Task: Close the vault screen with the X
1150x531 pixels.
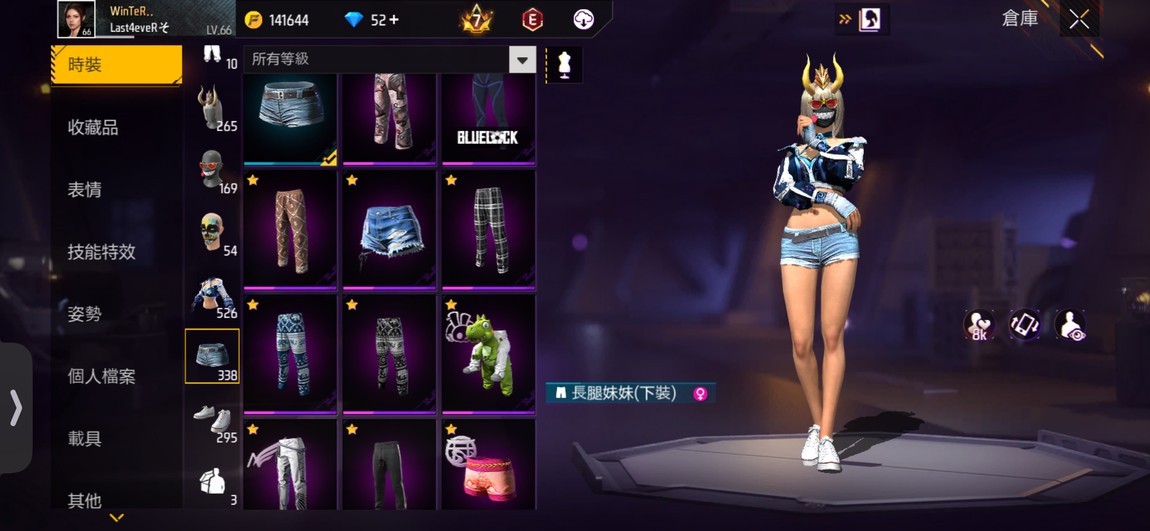Action: (1079, 19)
